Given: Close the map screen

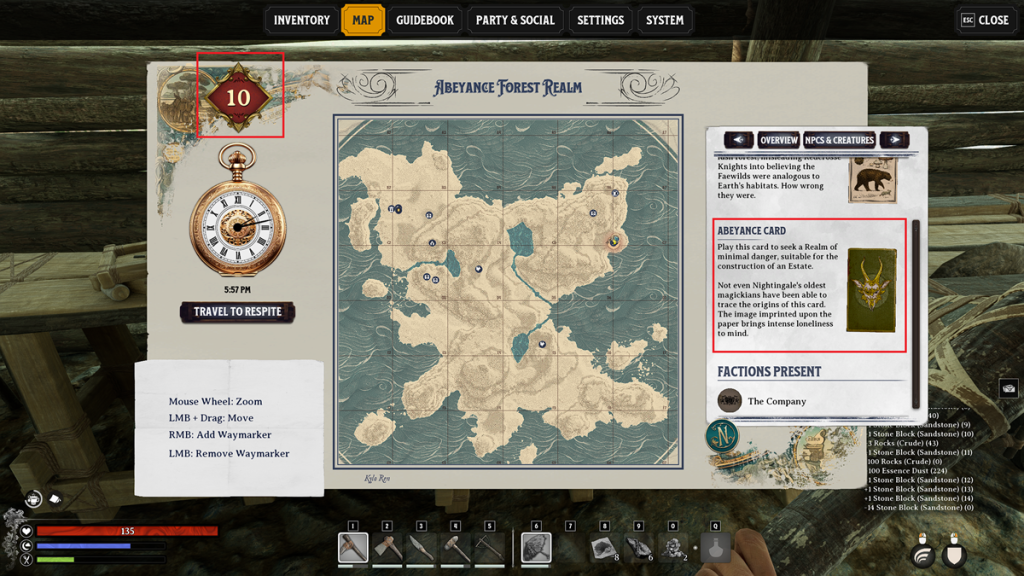Looking at the screenshot, I should coord(985,20).
